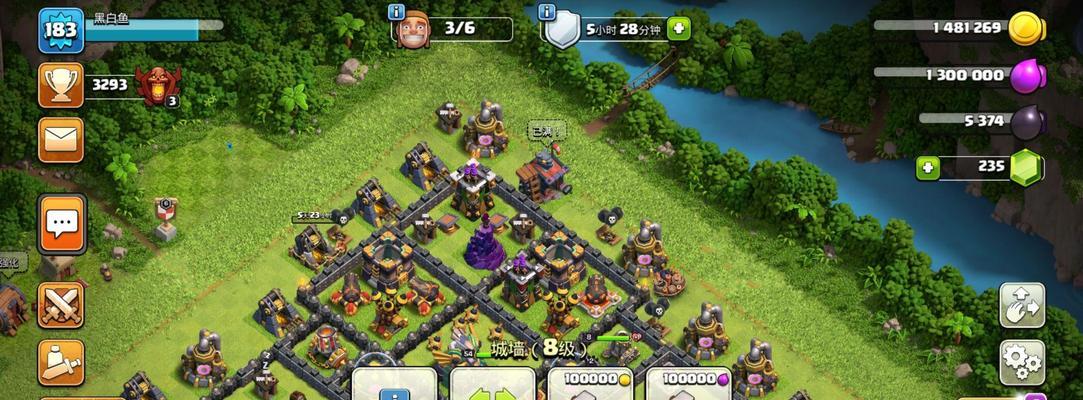The height and width of the screenshot is (400, 1083).
Task: Open the village layout editor button
Action: [1021, 305]
